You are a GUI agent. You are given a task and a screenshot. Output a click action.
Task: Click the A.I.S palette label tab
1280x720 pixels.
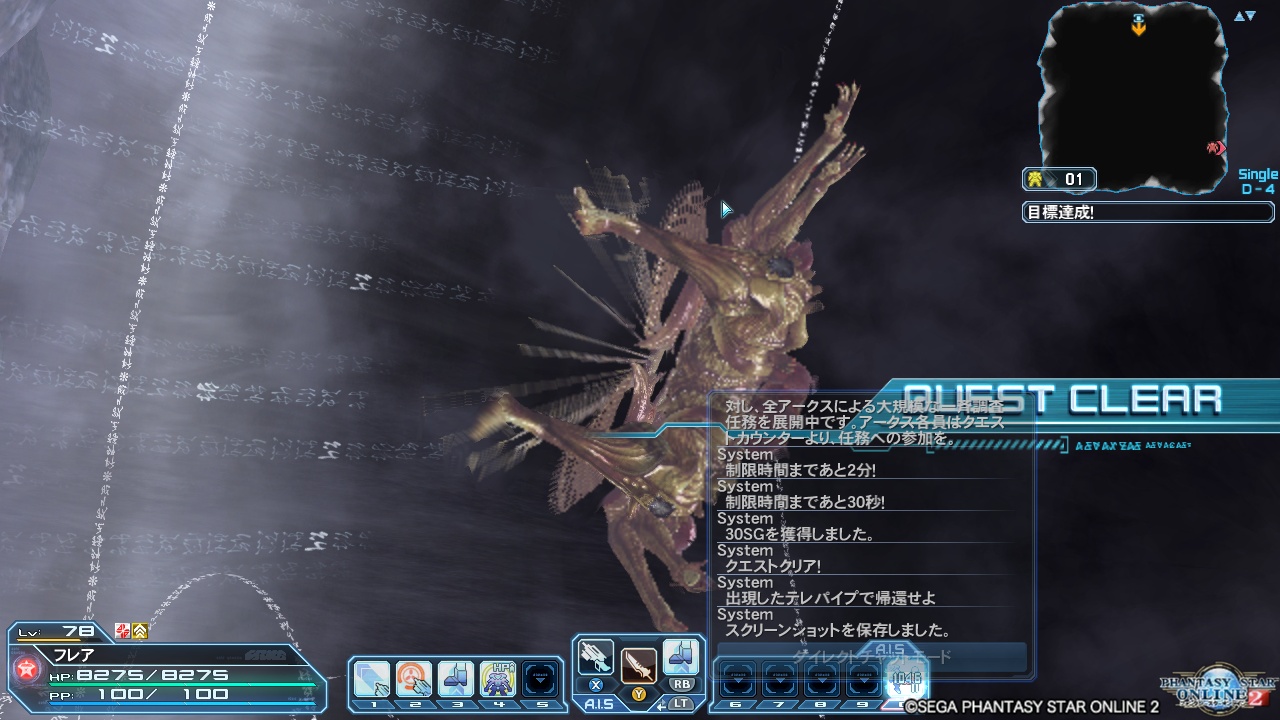600,702
